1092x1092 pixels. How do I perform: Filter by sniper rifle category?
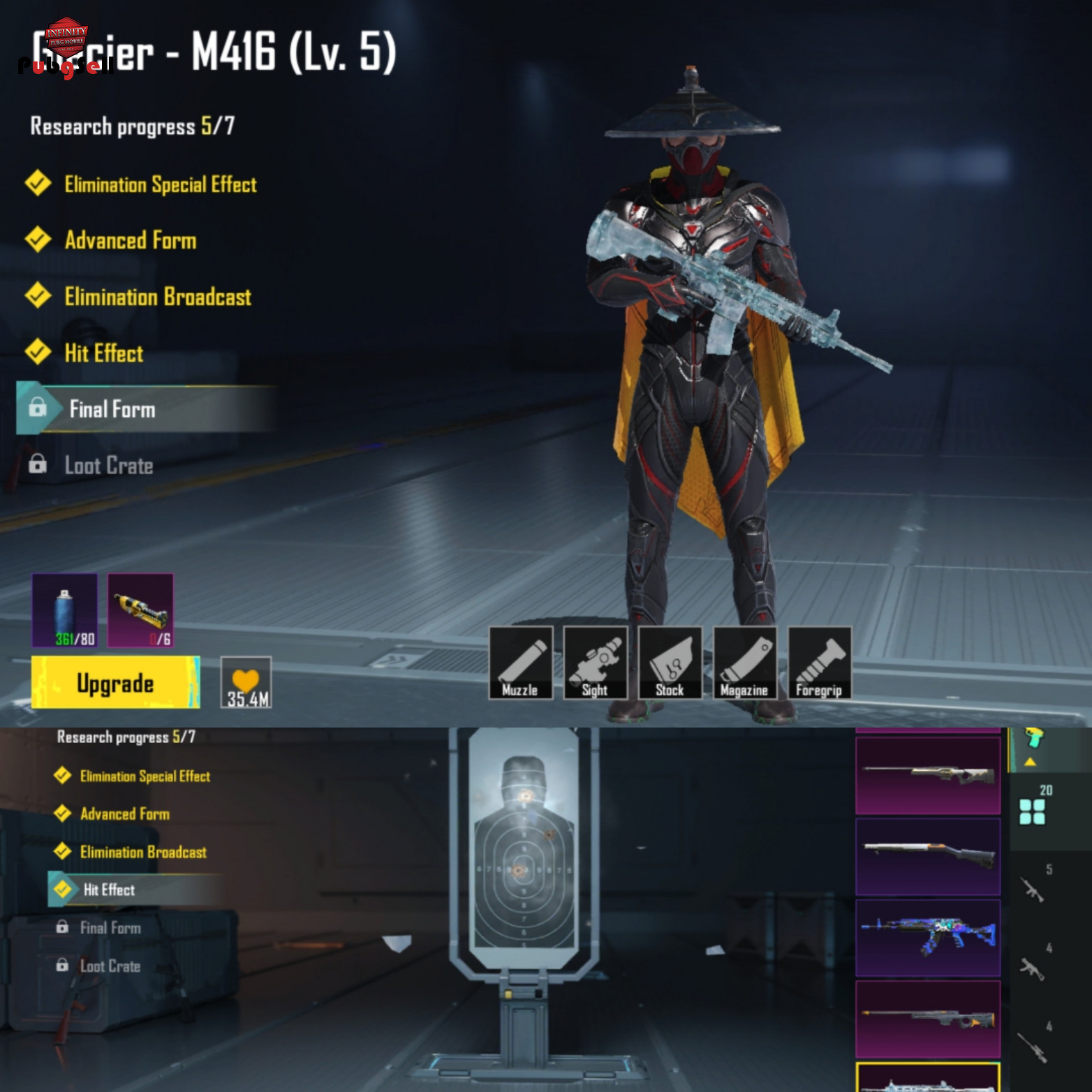(x=1033, y=1046)
